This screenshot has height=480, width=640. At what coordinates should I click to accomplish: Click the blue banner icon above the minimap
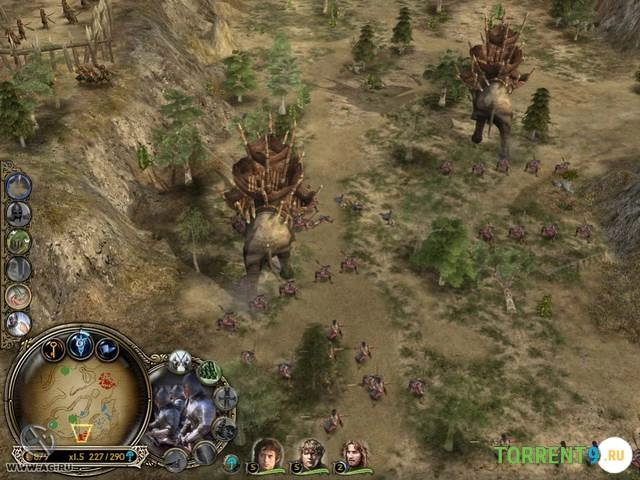click(x=107, y=349)
